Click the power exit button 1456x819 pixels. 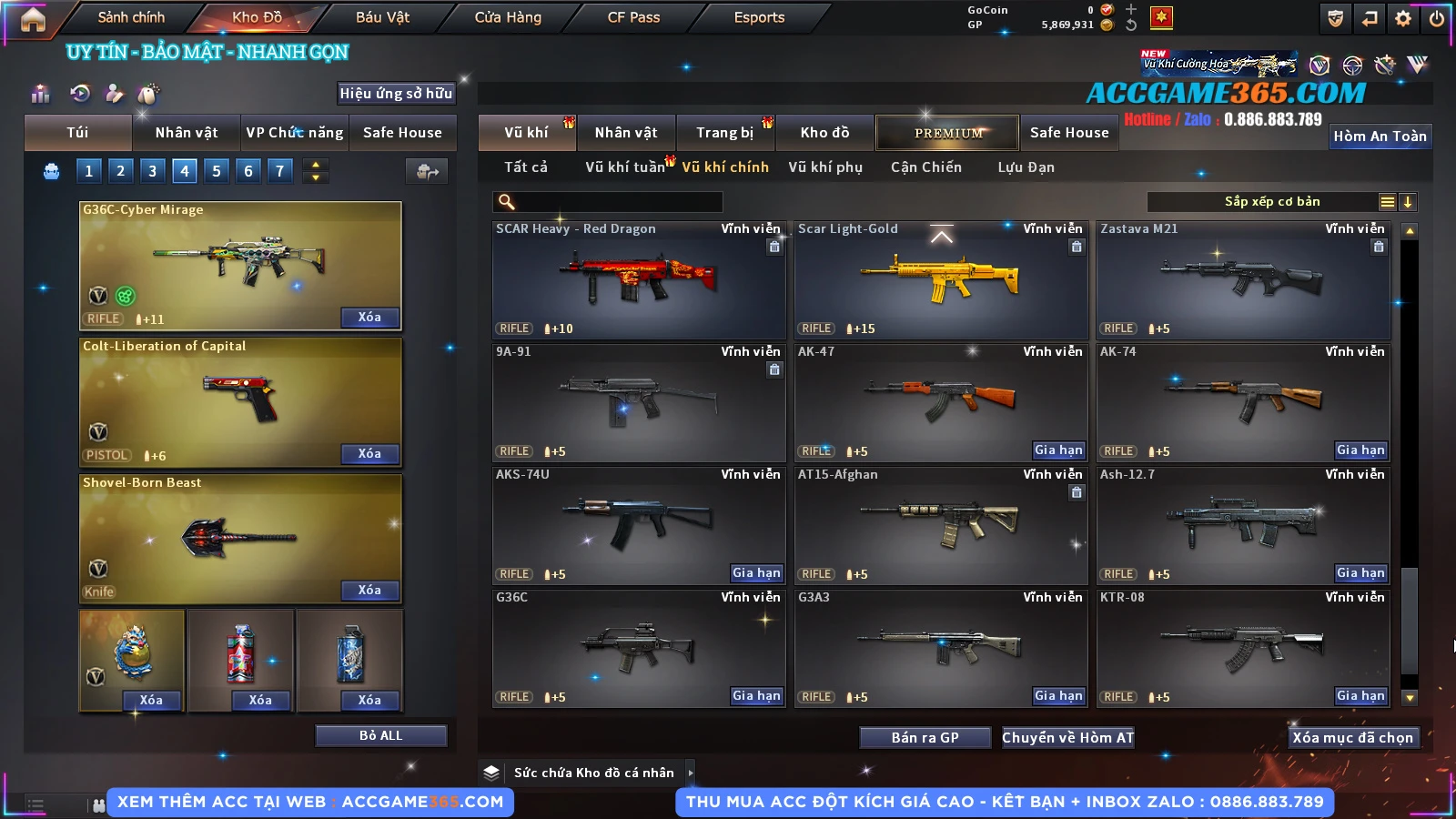(1437, 18)
